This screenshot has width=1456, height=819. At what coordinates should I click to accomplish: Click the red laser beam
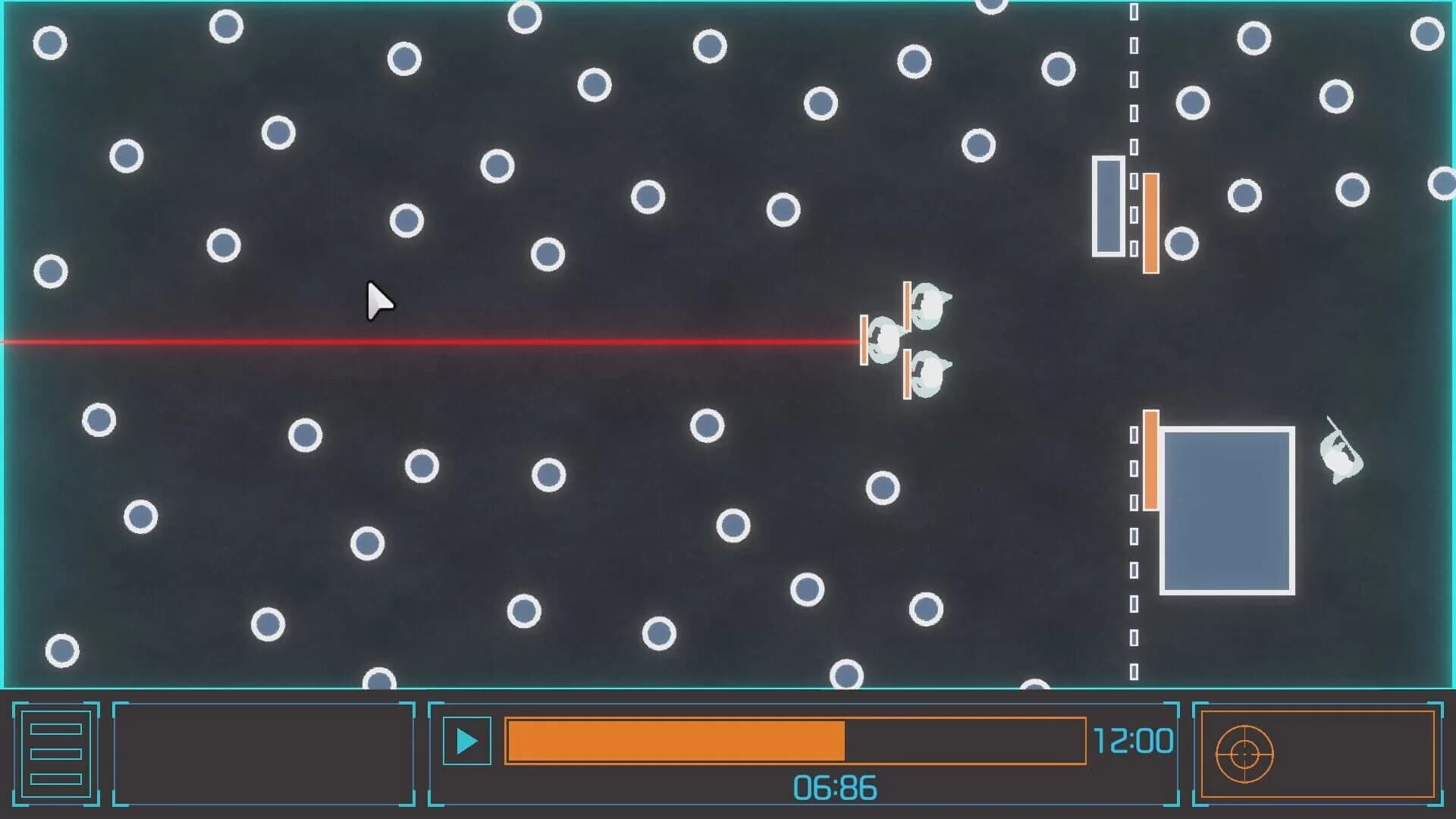coord(455,340)
